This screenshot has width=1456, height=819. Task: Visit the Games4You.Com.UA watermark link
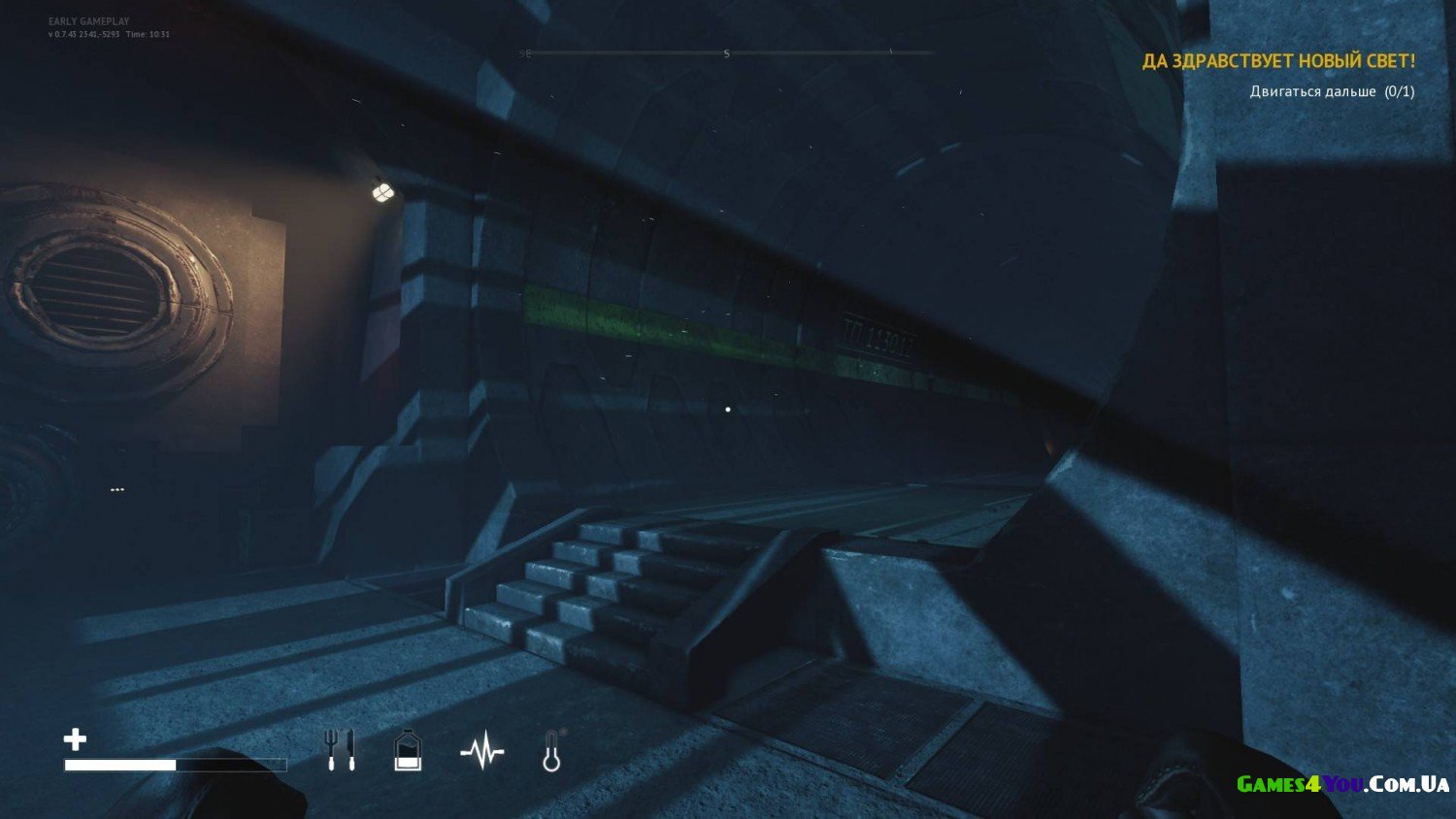[x=1342, y=784]
